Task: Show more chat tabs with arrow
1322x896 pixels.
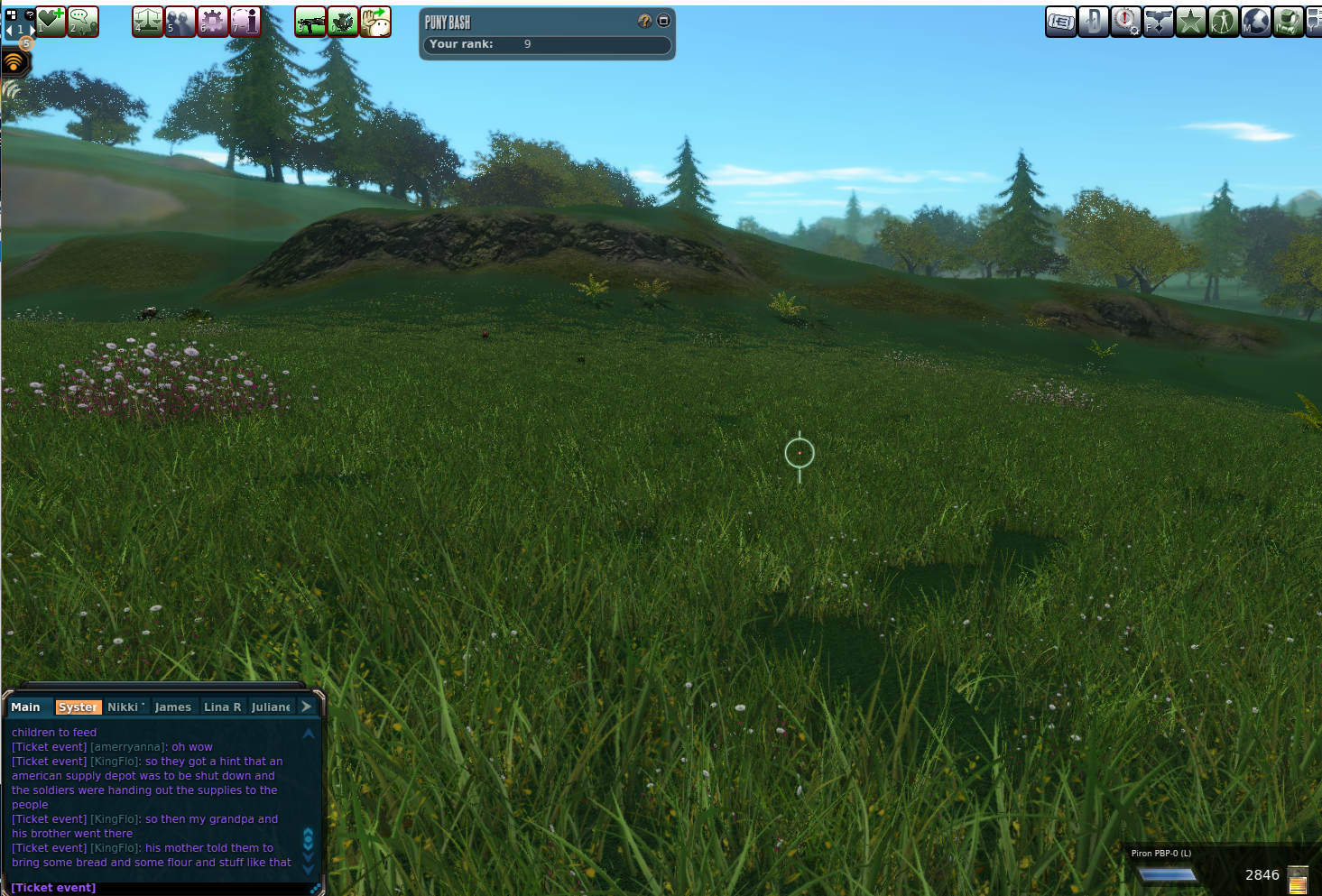Action: pos(307,707)
